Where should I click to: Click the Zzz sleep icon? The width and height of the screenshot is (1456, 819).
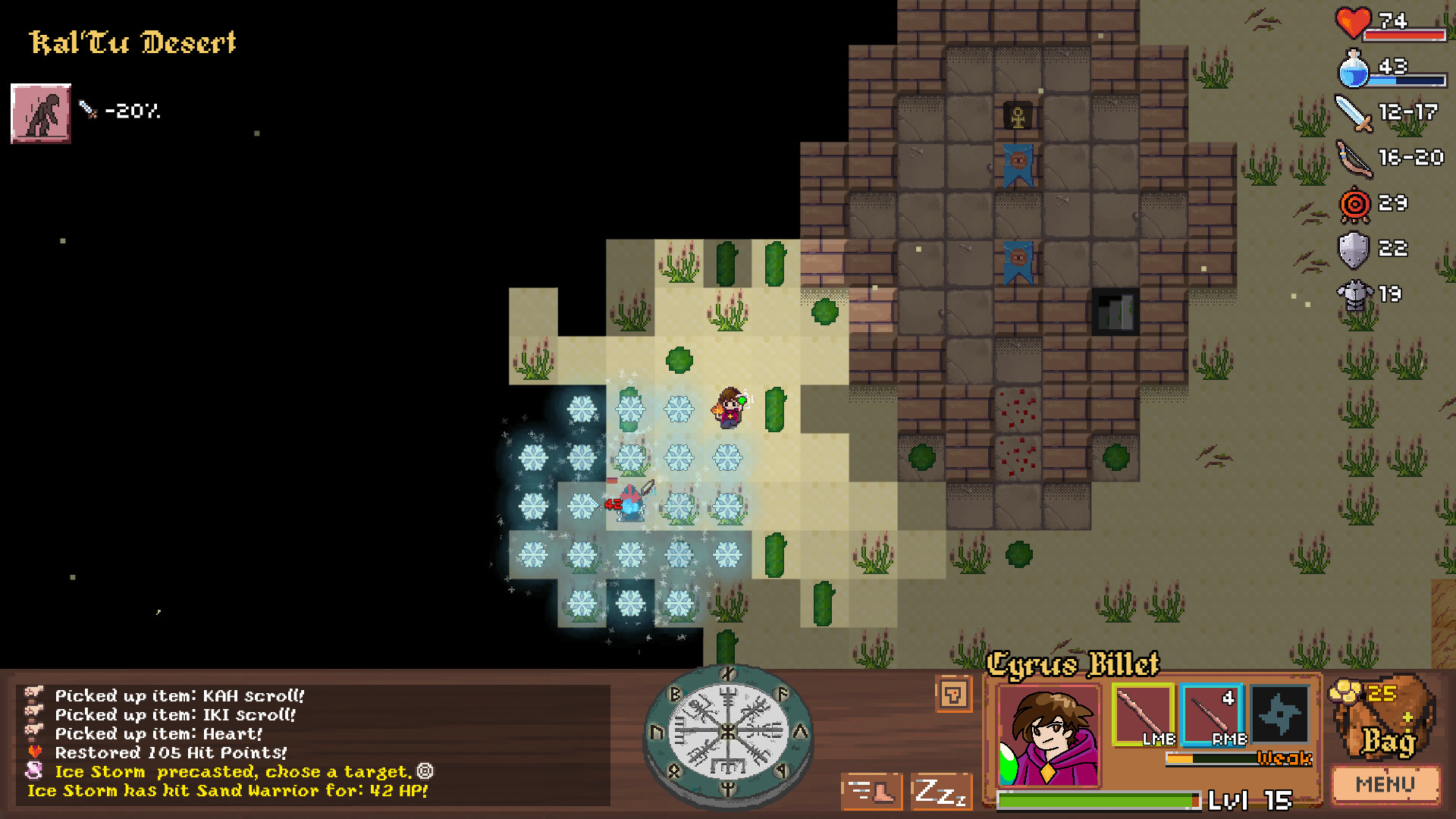(x=940, y=790)
